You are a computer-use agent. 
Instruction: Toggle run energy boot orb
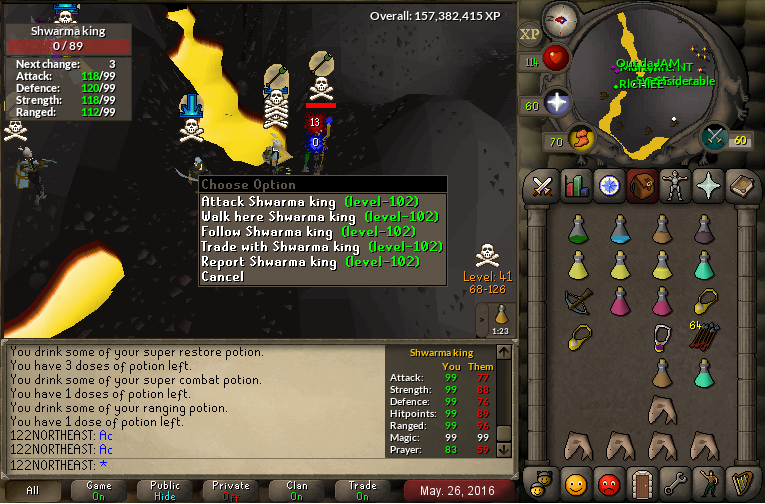(x=580, y=138)
